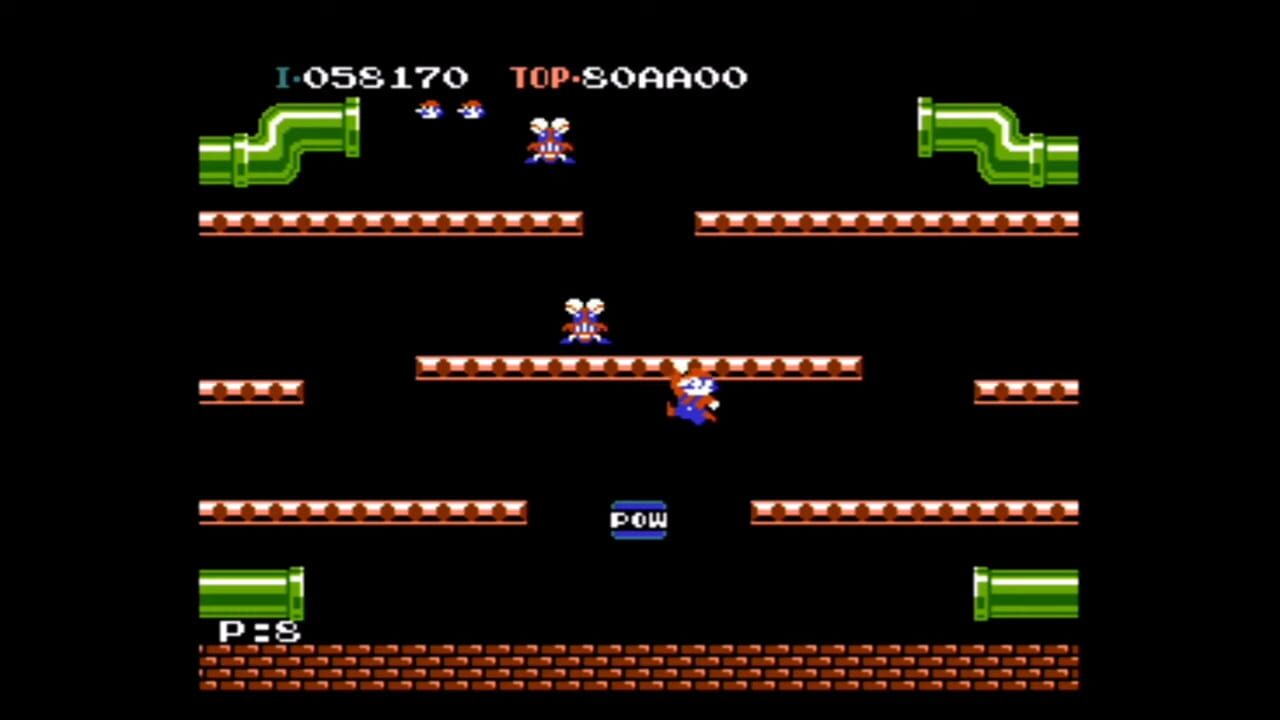Click the upper-left long platform
The image size is (1280, 720).
[390, 223]
